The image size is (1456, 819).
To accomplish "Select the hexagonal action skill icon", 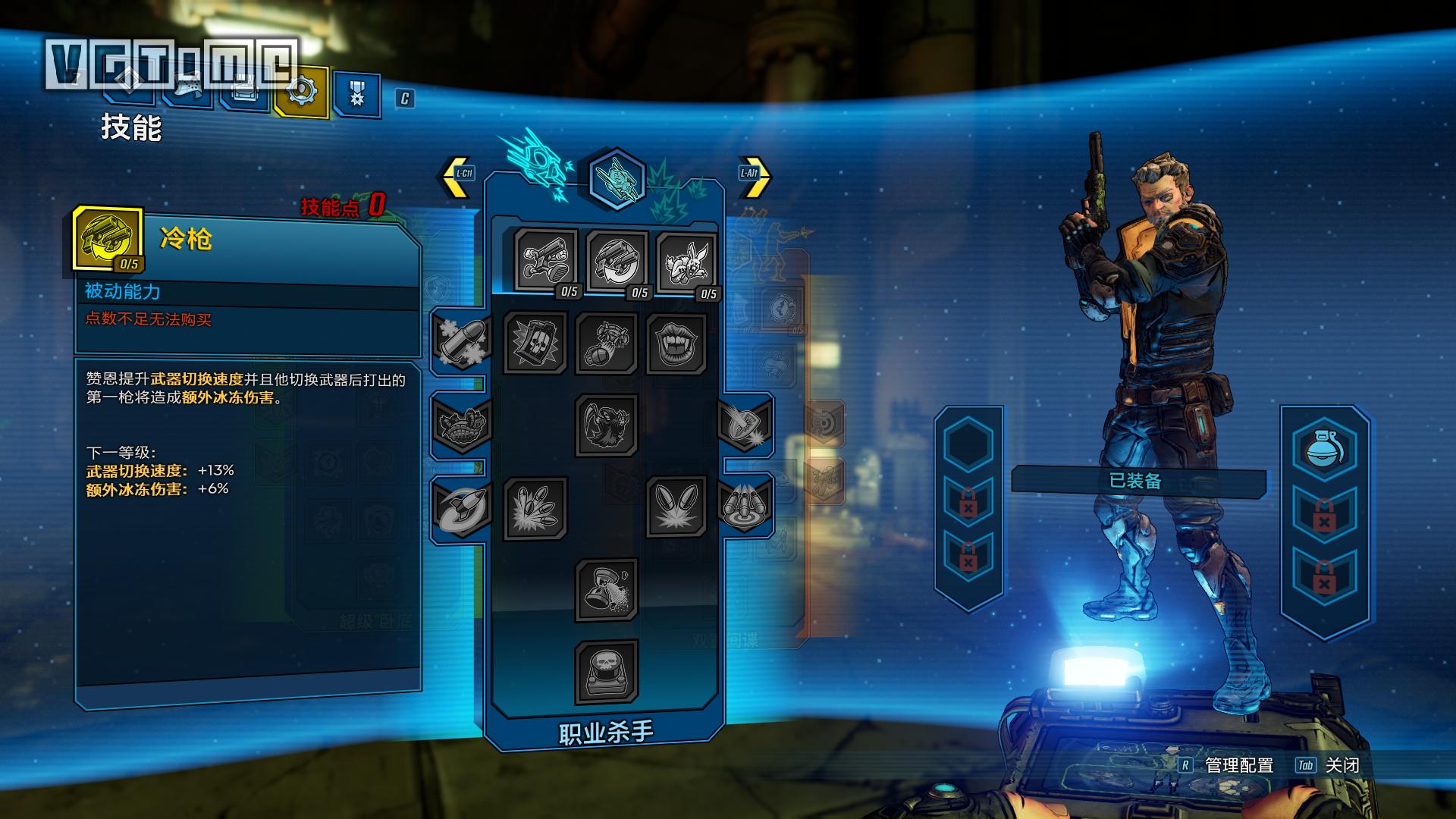I will click(x=617, y=179).
